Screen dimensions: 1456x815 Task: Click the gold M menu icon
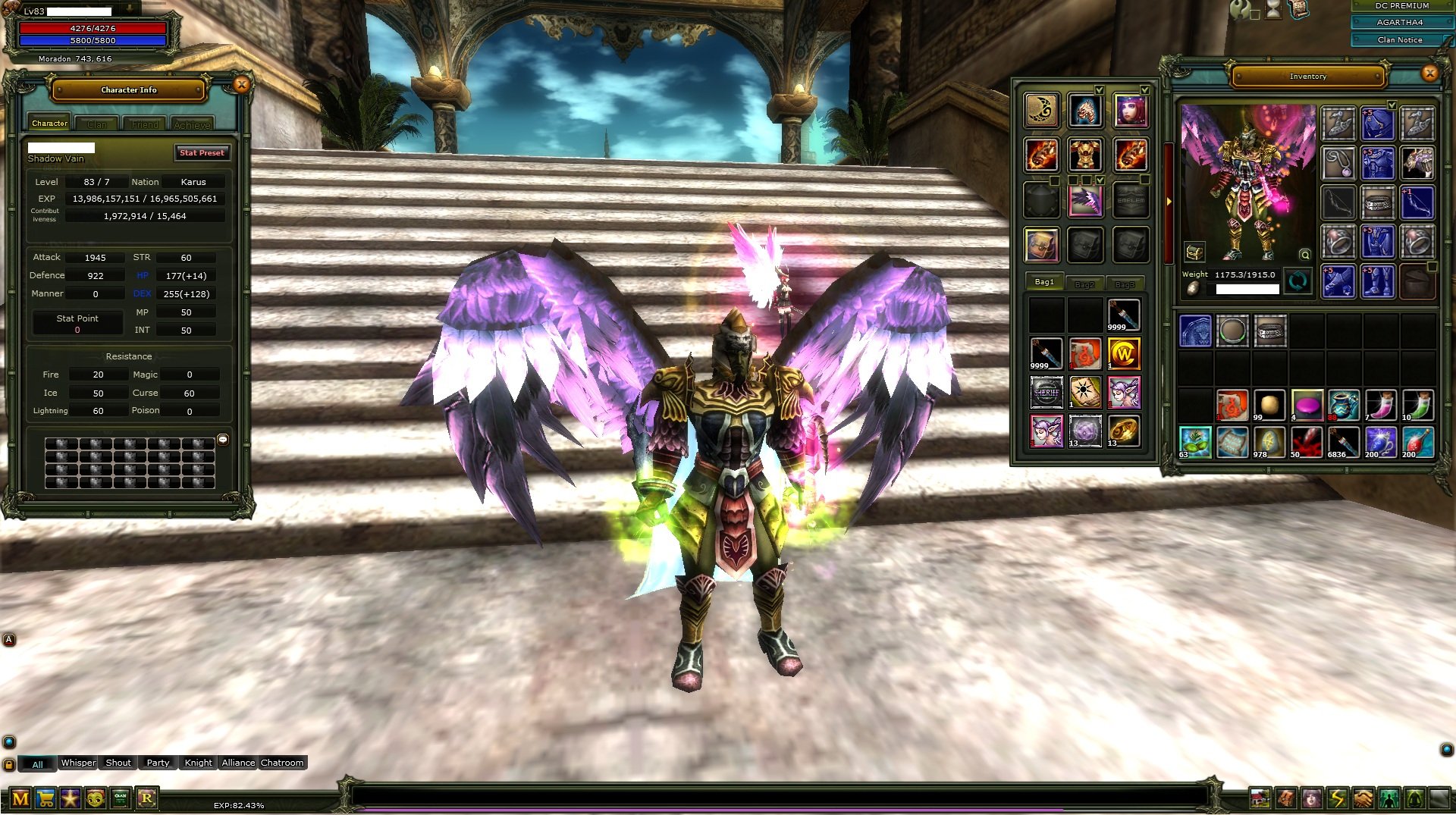click(x=20, y=798)
